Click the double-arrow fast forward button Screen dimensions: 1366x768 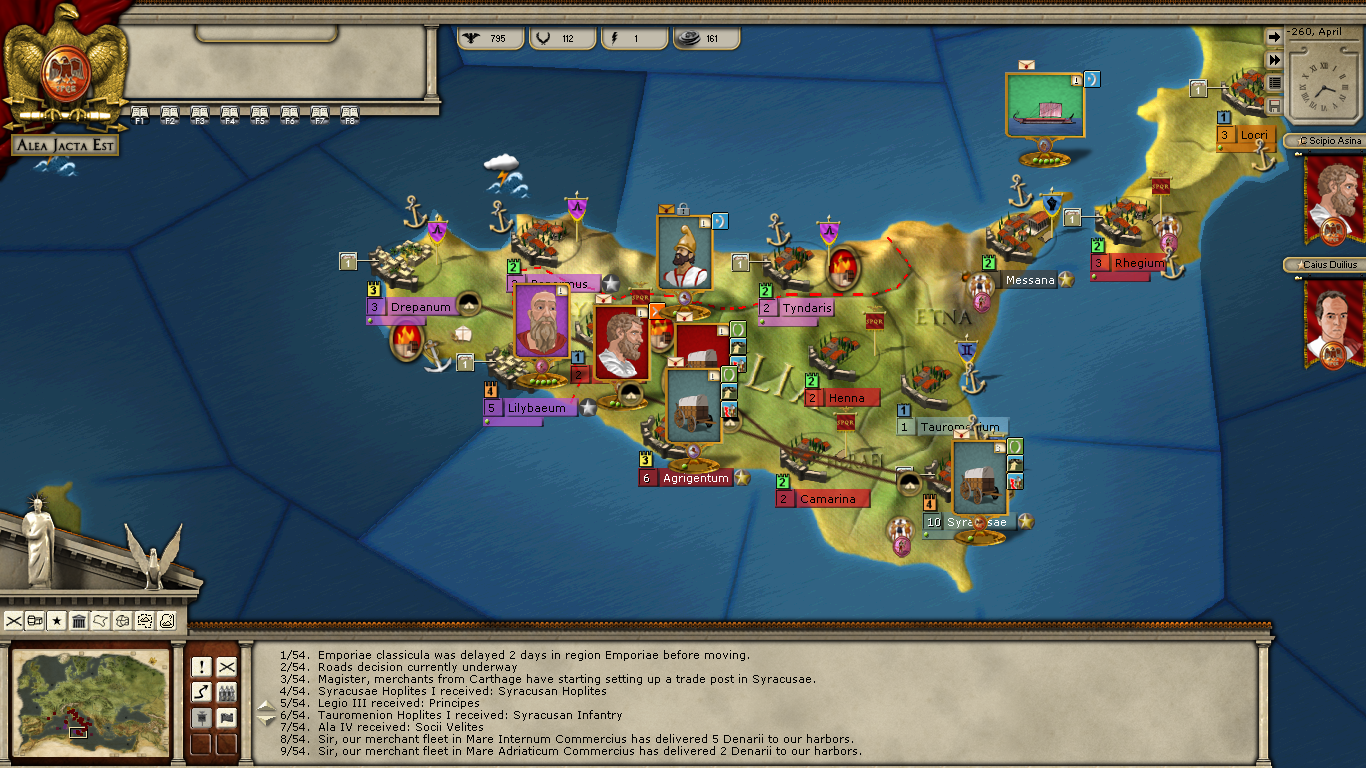tap(1274, 60)
